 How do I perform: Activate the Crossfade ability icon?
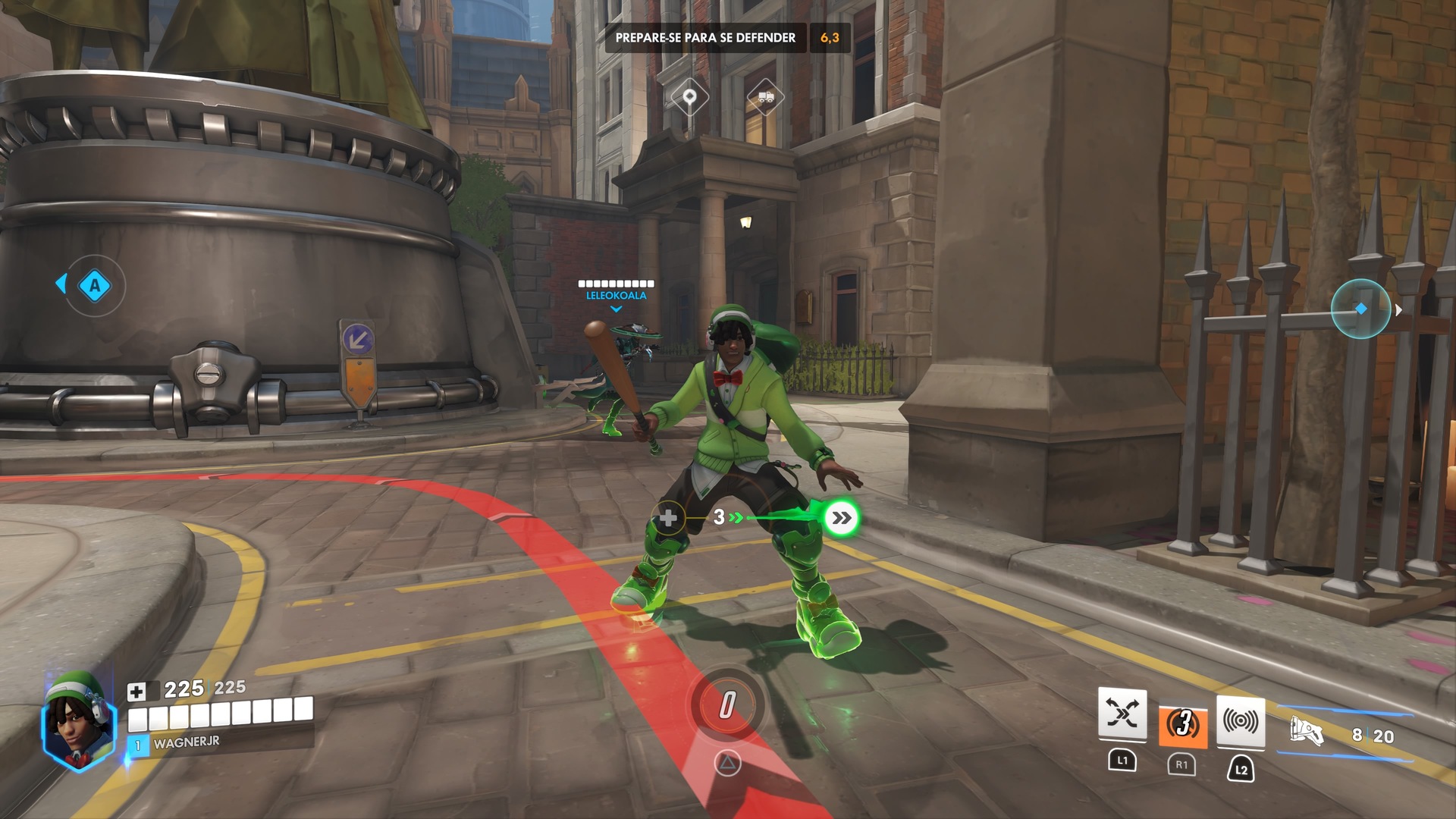(x=1122, y=714)
